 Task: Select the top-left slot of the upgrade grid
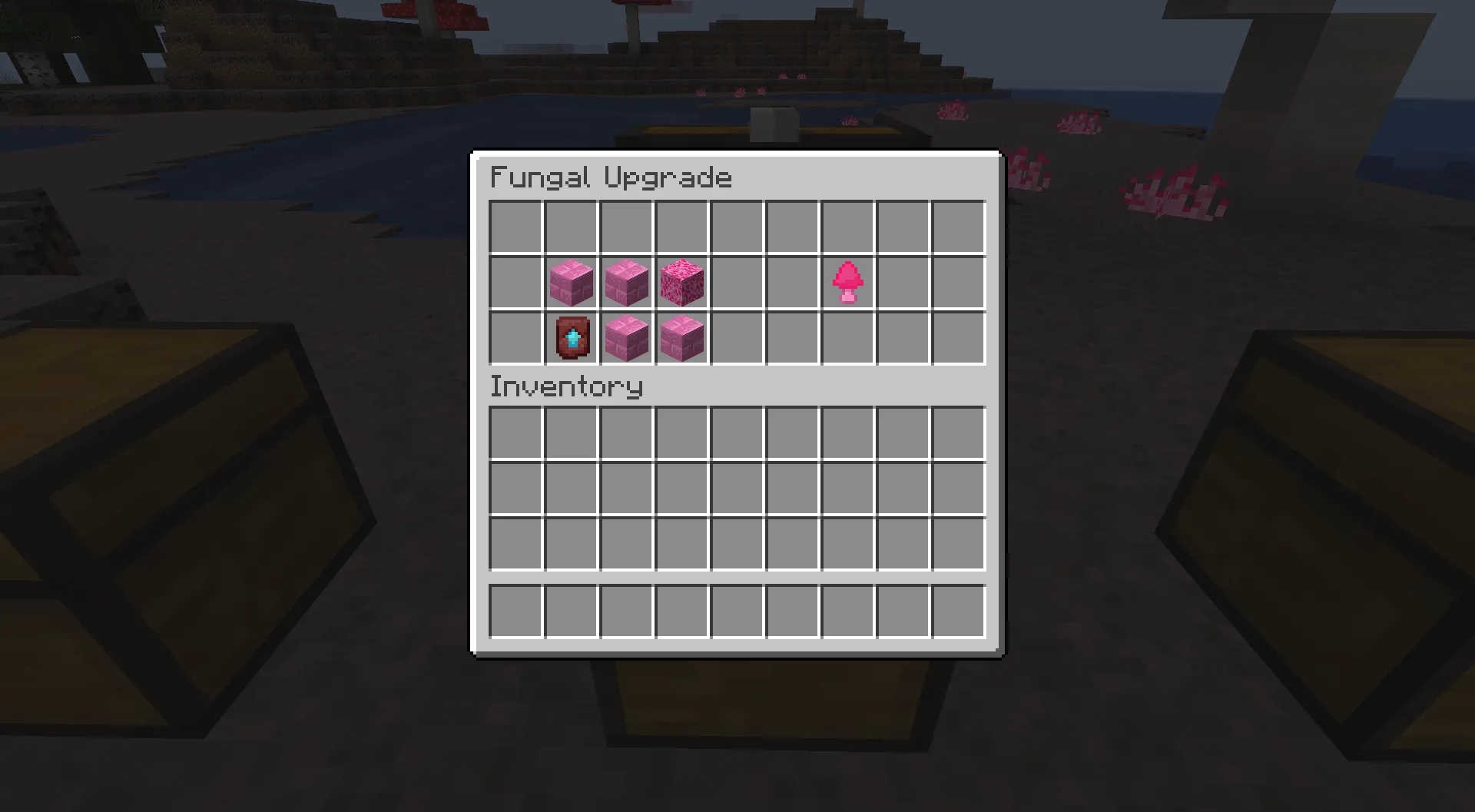pyautogui.click(x=515, y=225)
